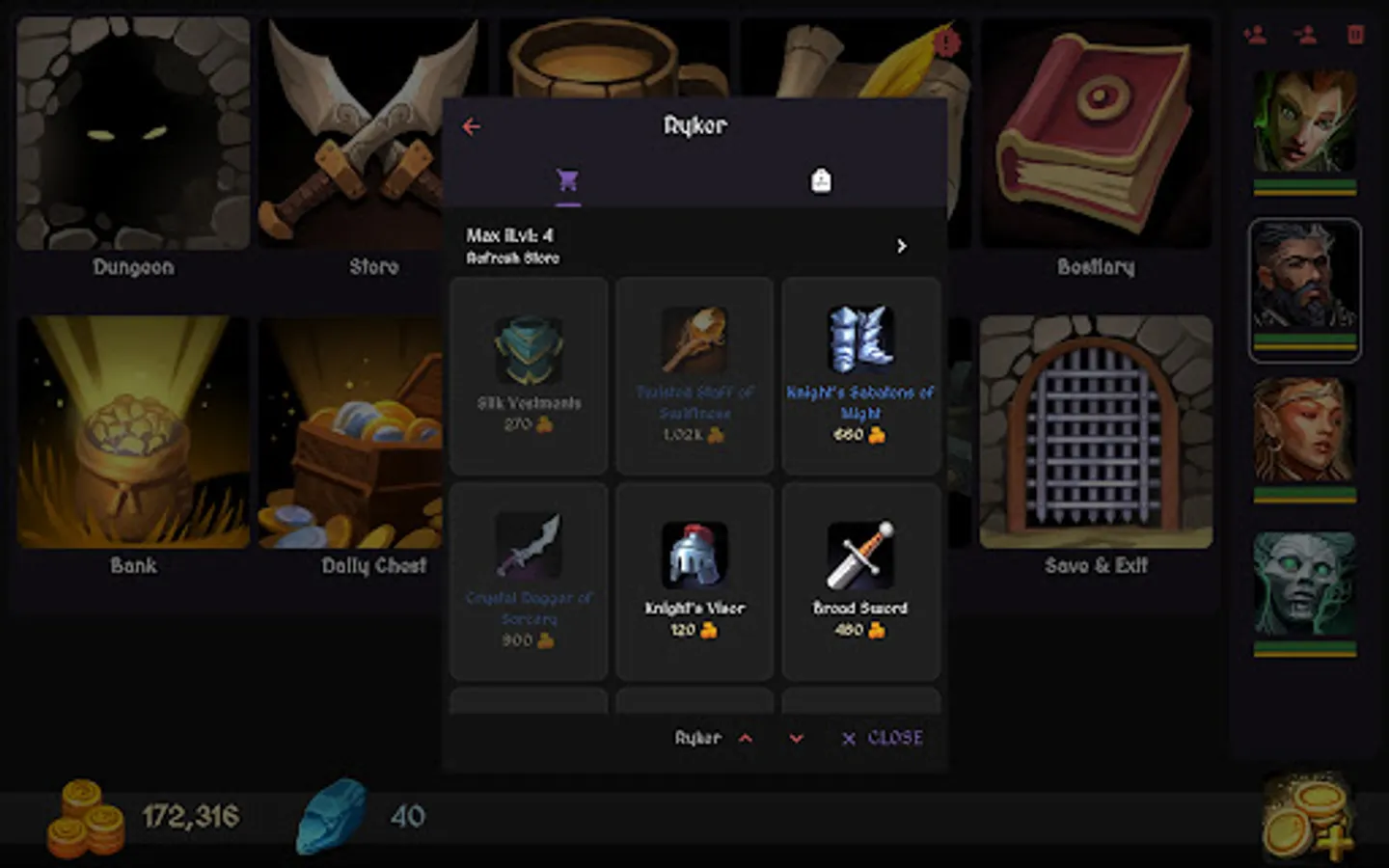Purchase the Knight's Visor
The height and width of the screenshot is (868, 1389).
click(x=694, y=579)
